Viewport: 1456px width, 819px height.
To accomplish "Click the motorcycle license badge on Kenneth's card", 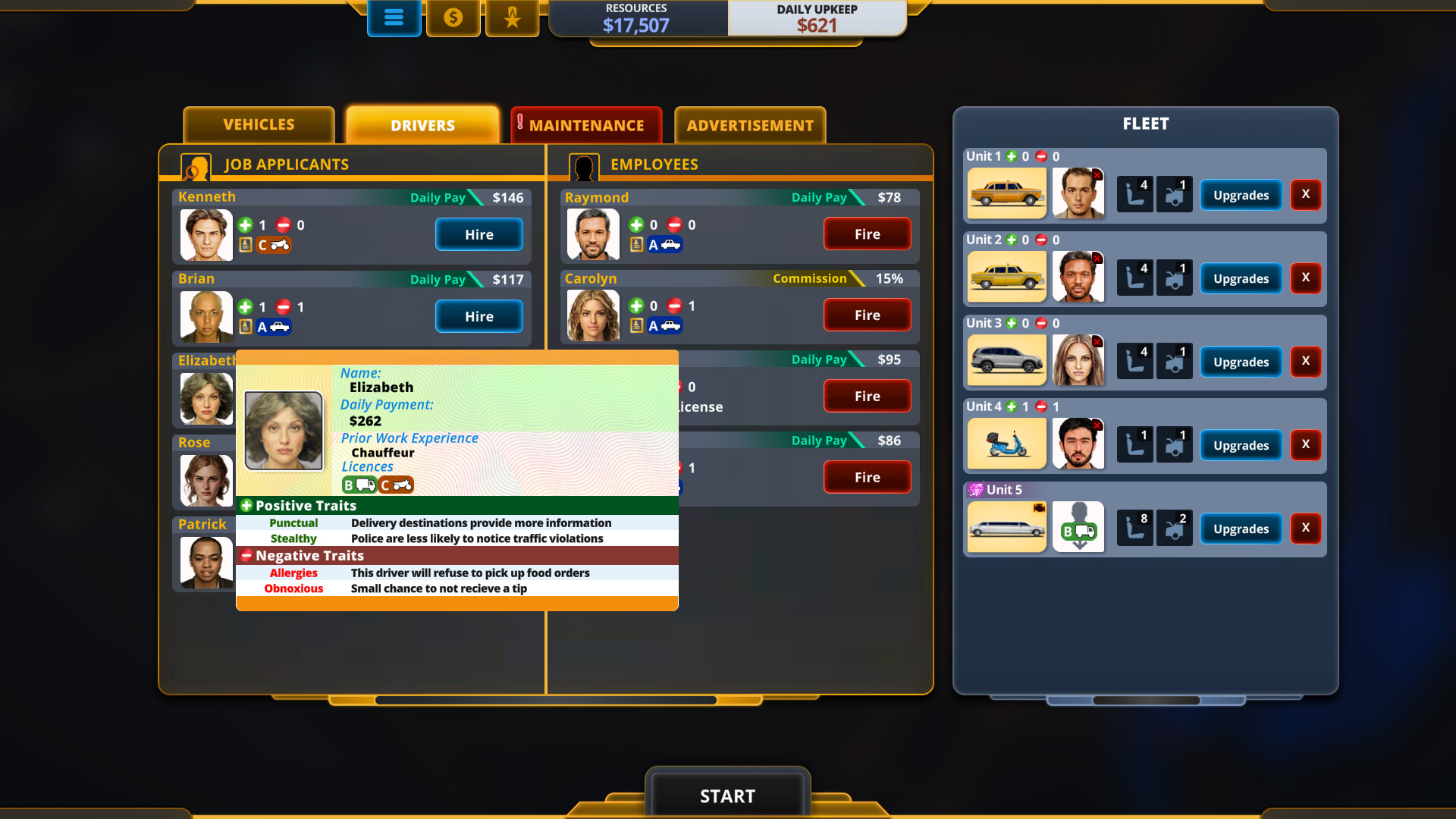I will tap(275, 246).
